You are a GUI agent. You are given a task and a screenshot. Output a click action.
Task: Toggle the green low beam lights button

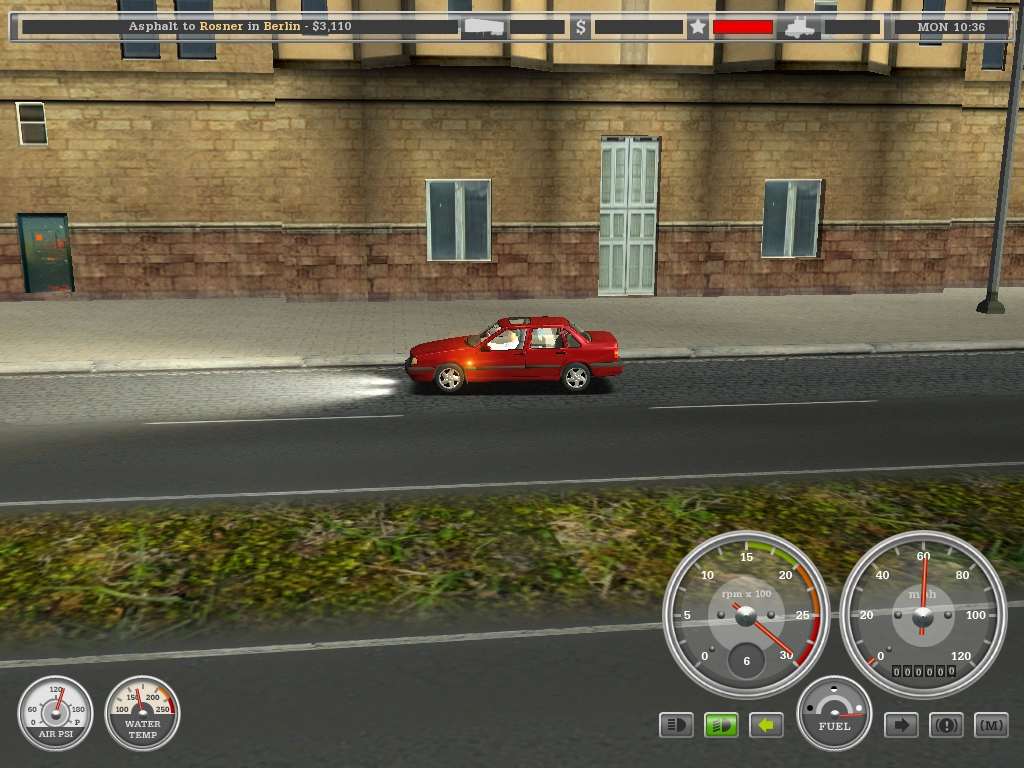pyautogui.click(x=721, y=724)
